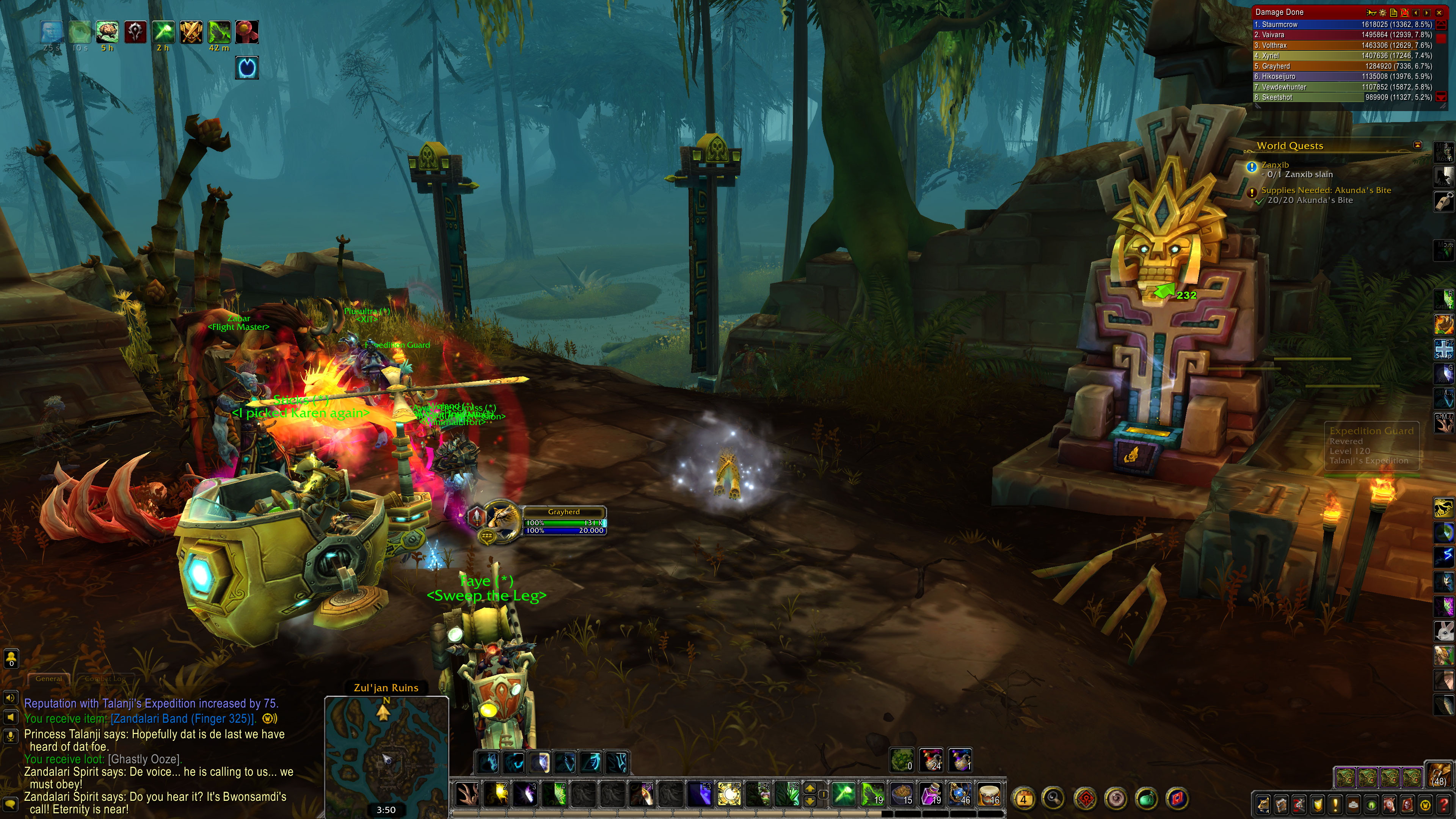Click the Horde faction buff icon
Screen dimensions: 1456x819
click(136, 32)
